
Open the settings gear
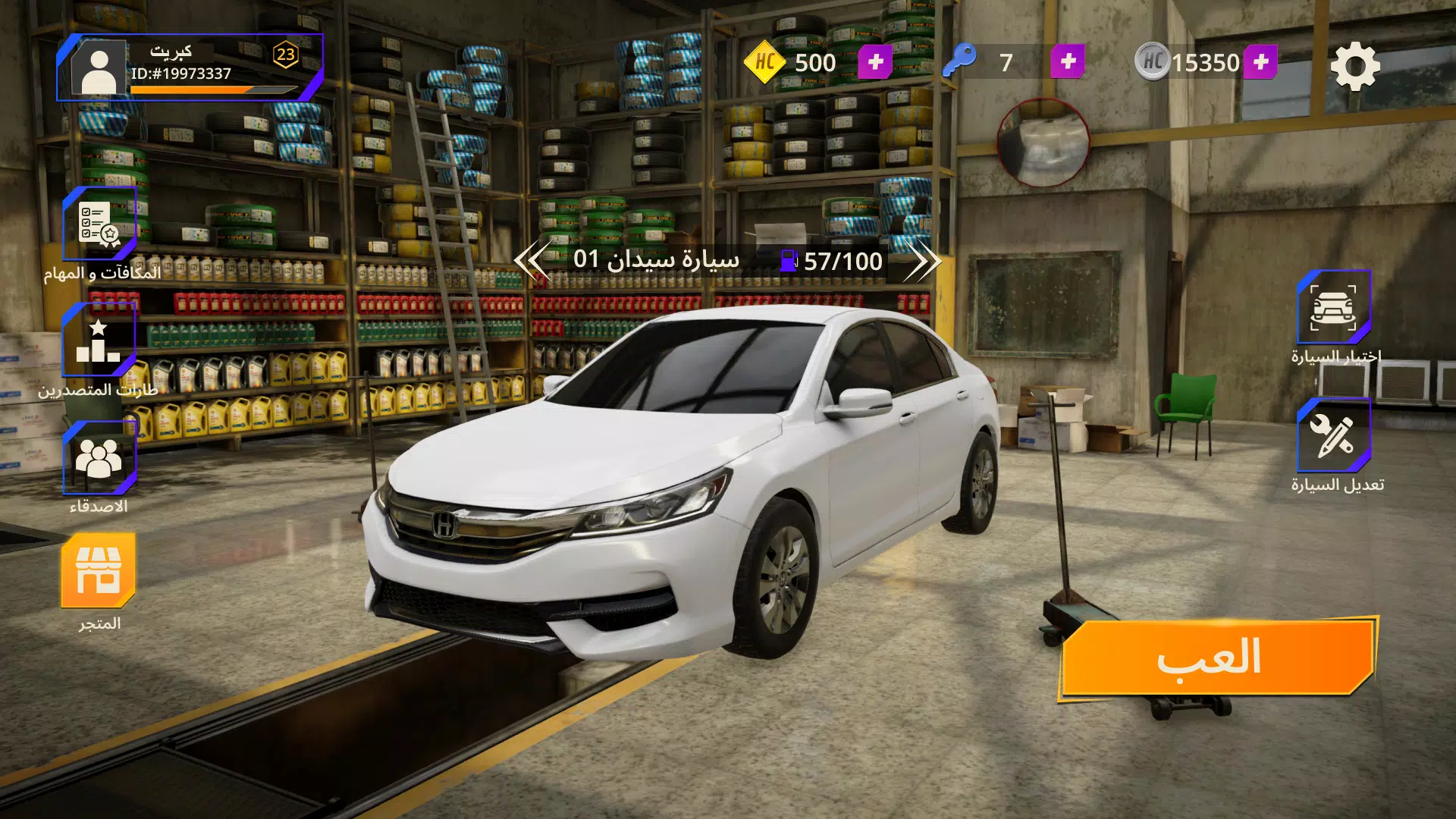(1354, 67)
